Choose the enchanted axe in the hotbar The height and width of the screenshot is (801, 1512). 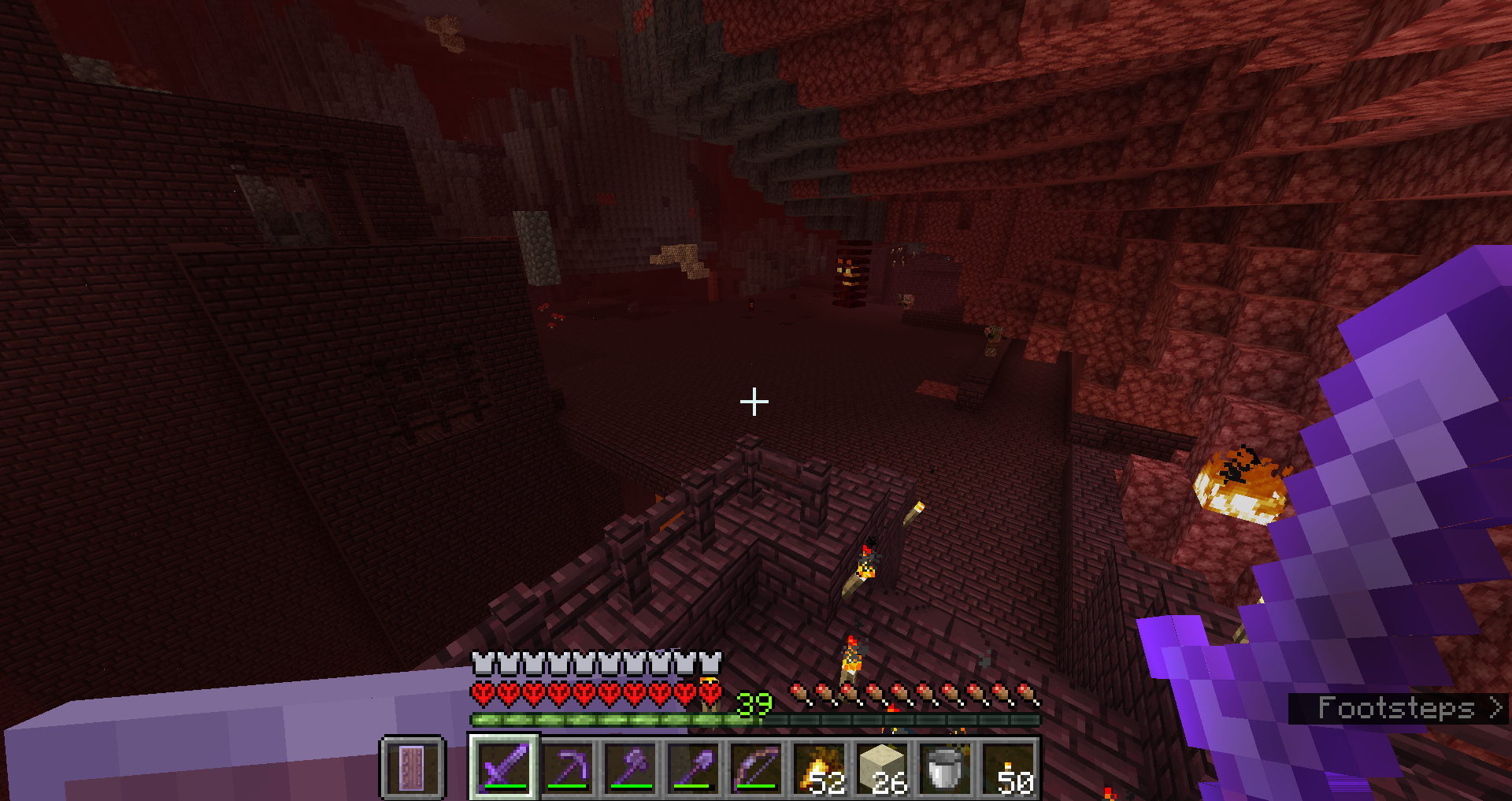[630, 766]
